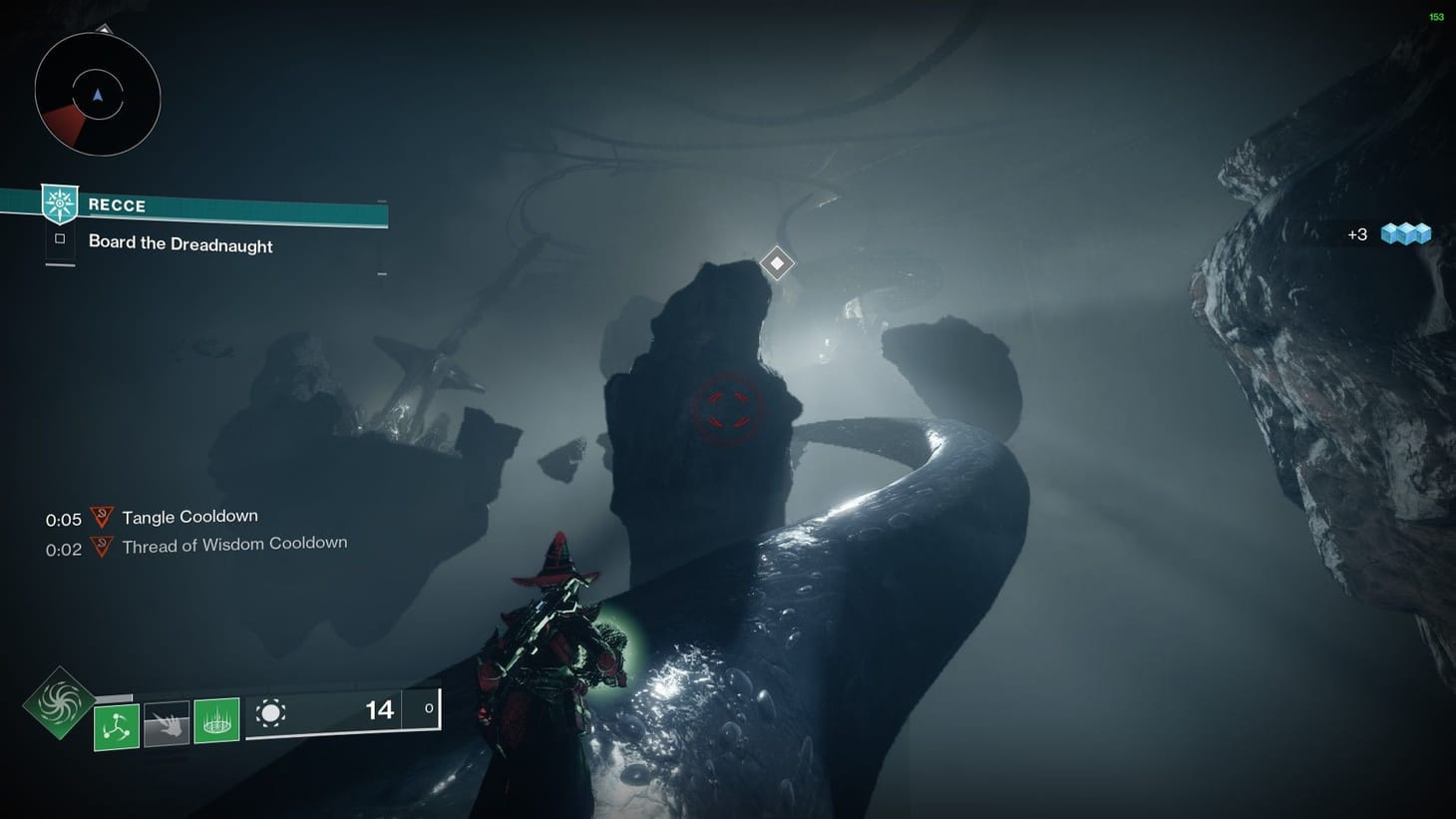The height and width of the screenshot is (819, 1456).
Task: Select the charged melee ability icon
Action: (166, 722)
